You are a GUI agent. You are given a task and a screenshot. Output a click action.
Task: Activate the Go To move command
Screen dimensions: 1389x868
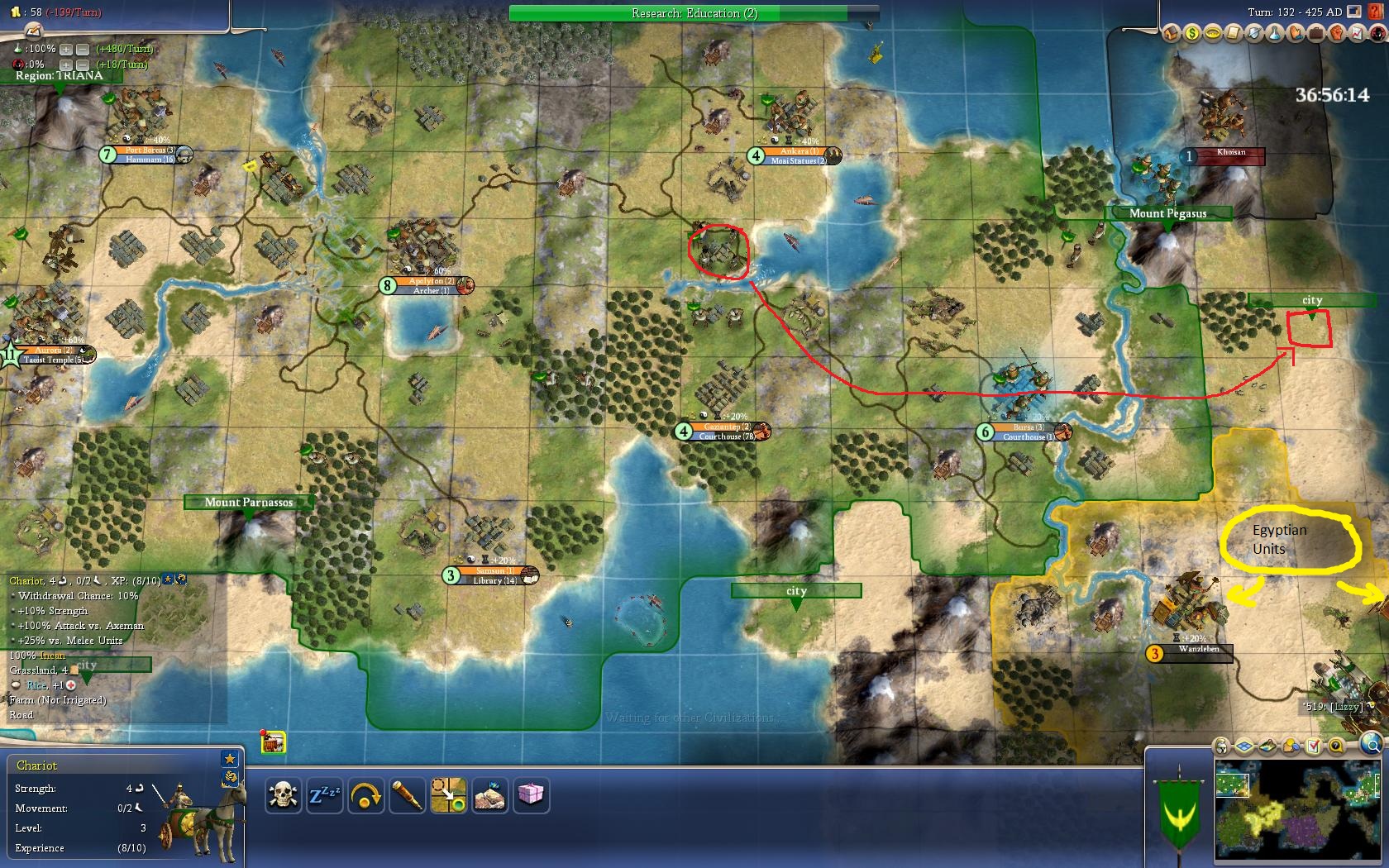coord(448,795)
